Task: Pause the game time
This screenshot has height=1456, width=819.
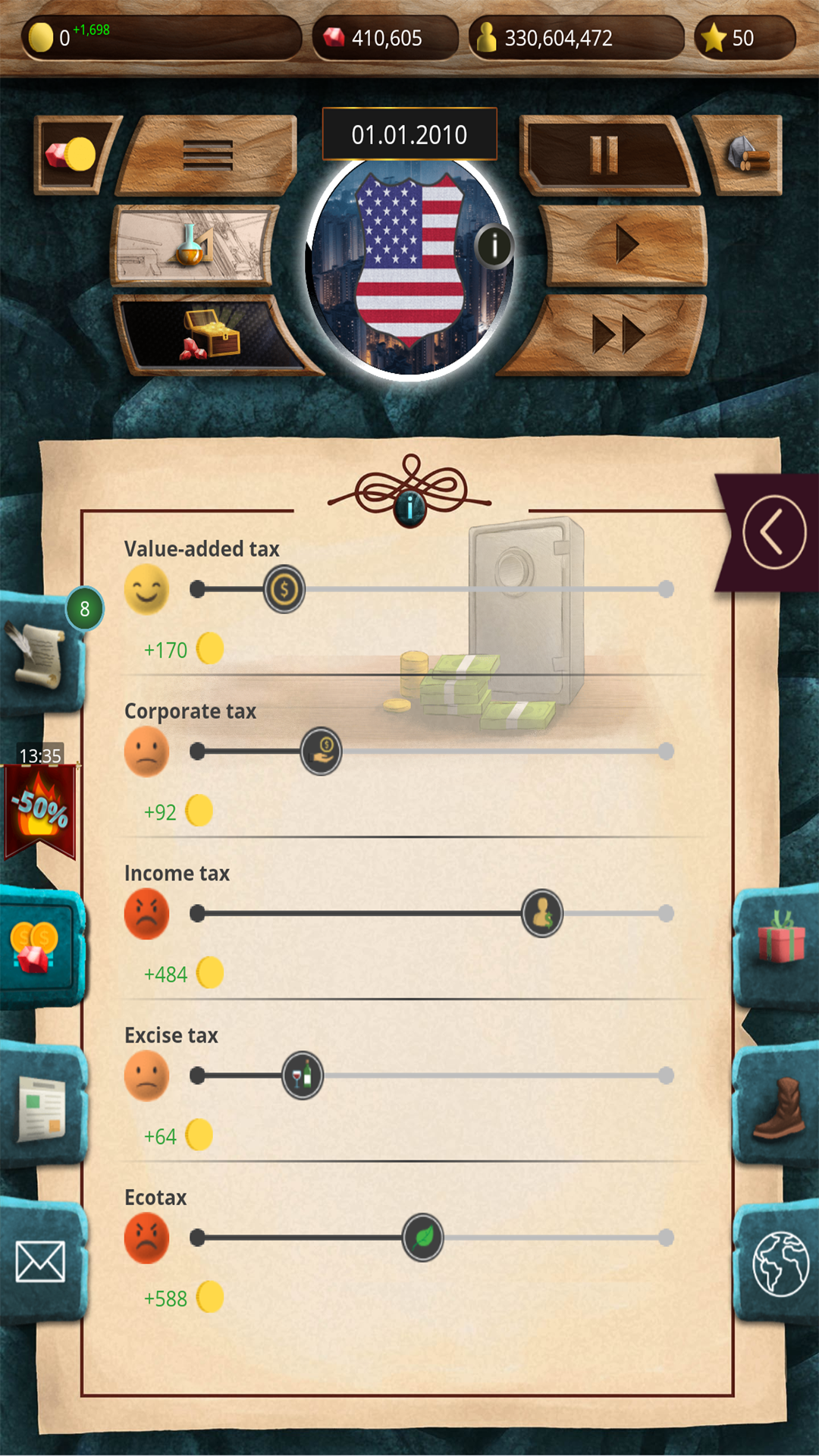Action: [x=604, y=155]
